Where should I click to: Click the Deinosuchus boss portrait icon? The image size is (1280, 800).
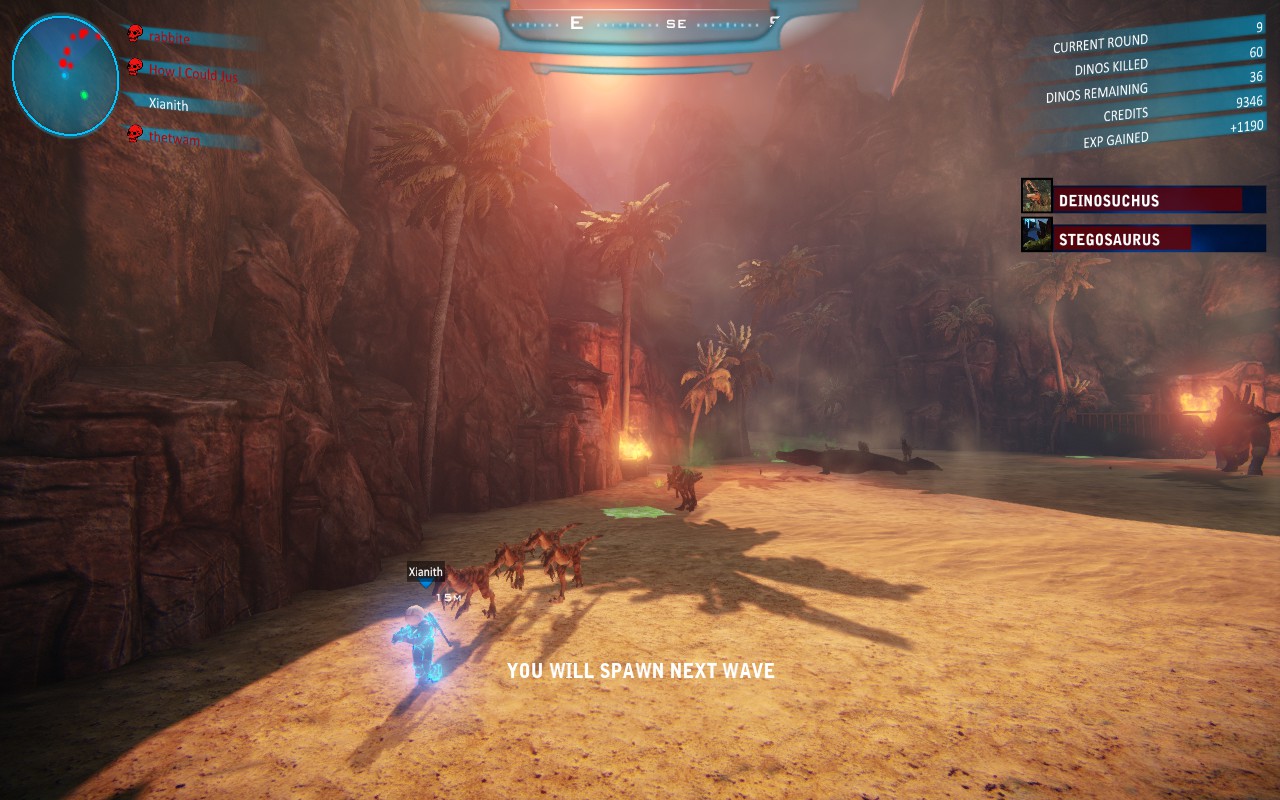click(1037, 196)
